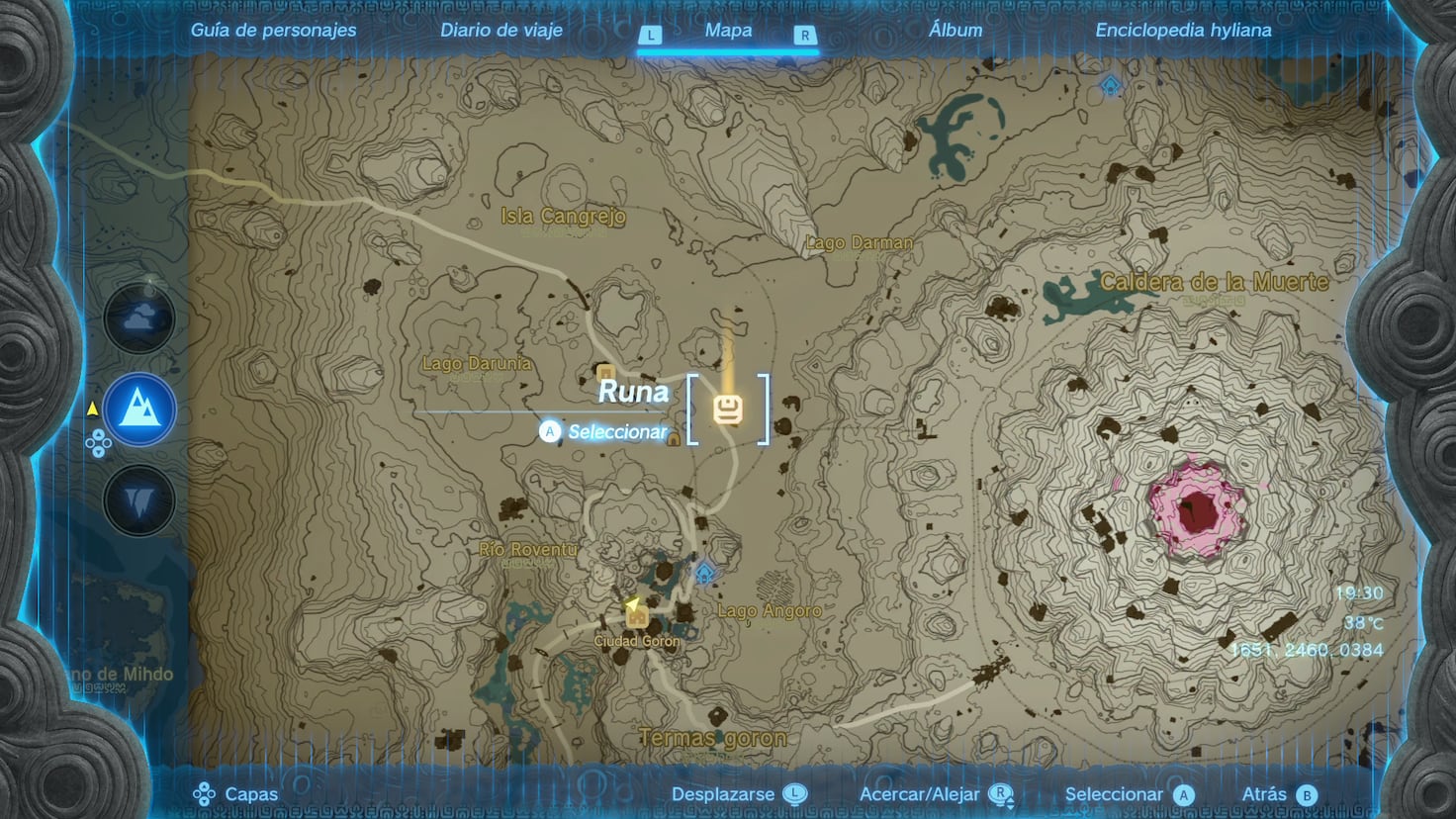Switch to the sky layer cloud icon
Image resolution: width=1456 pixels, height=819 pixels.
[139, 318]
